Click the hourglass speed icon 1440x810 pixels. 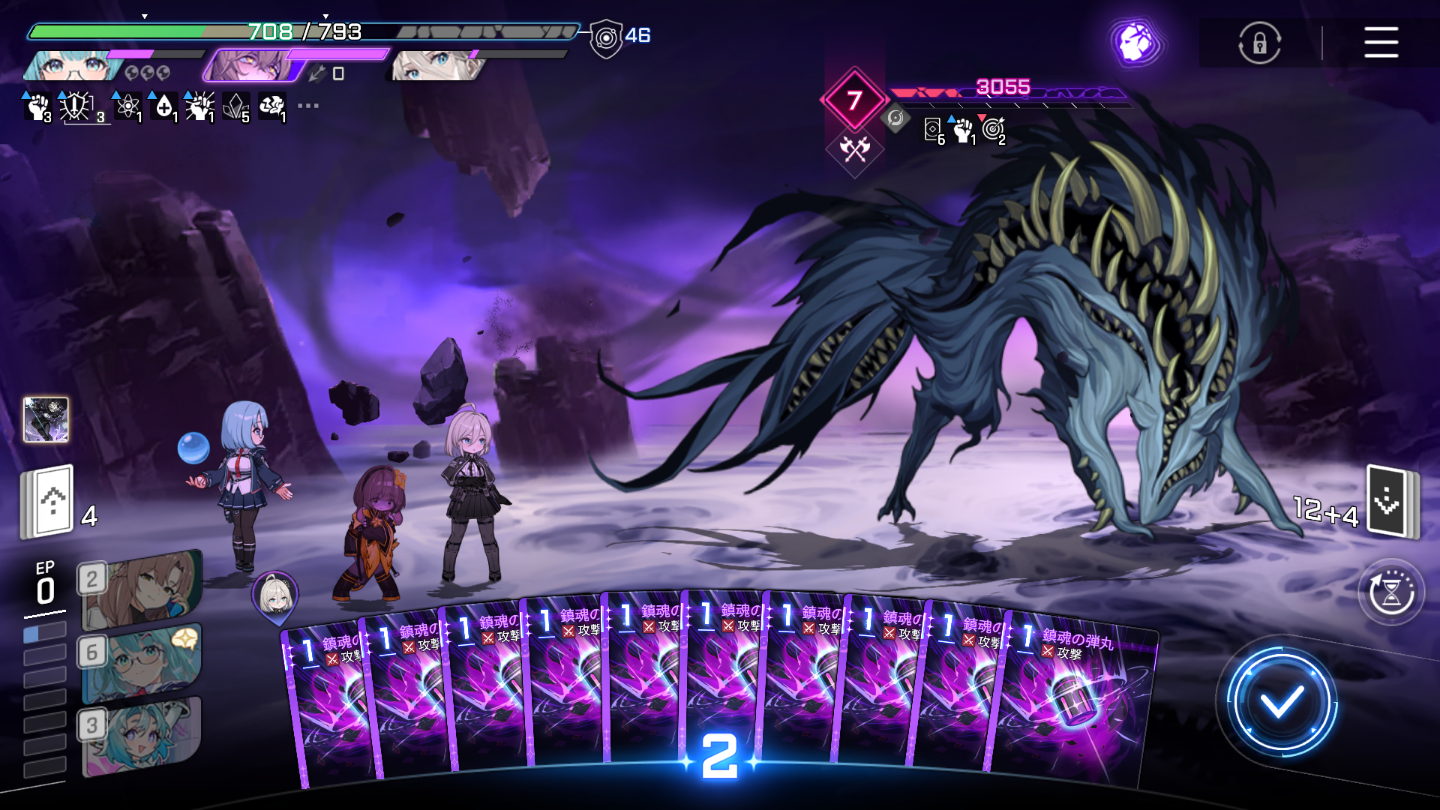(x=1391, y=592)
